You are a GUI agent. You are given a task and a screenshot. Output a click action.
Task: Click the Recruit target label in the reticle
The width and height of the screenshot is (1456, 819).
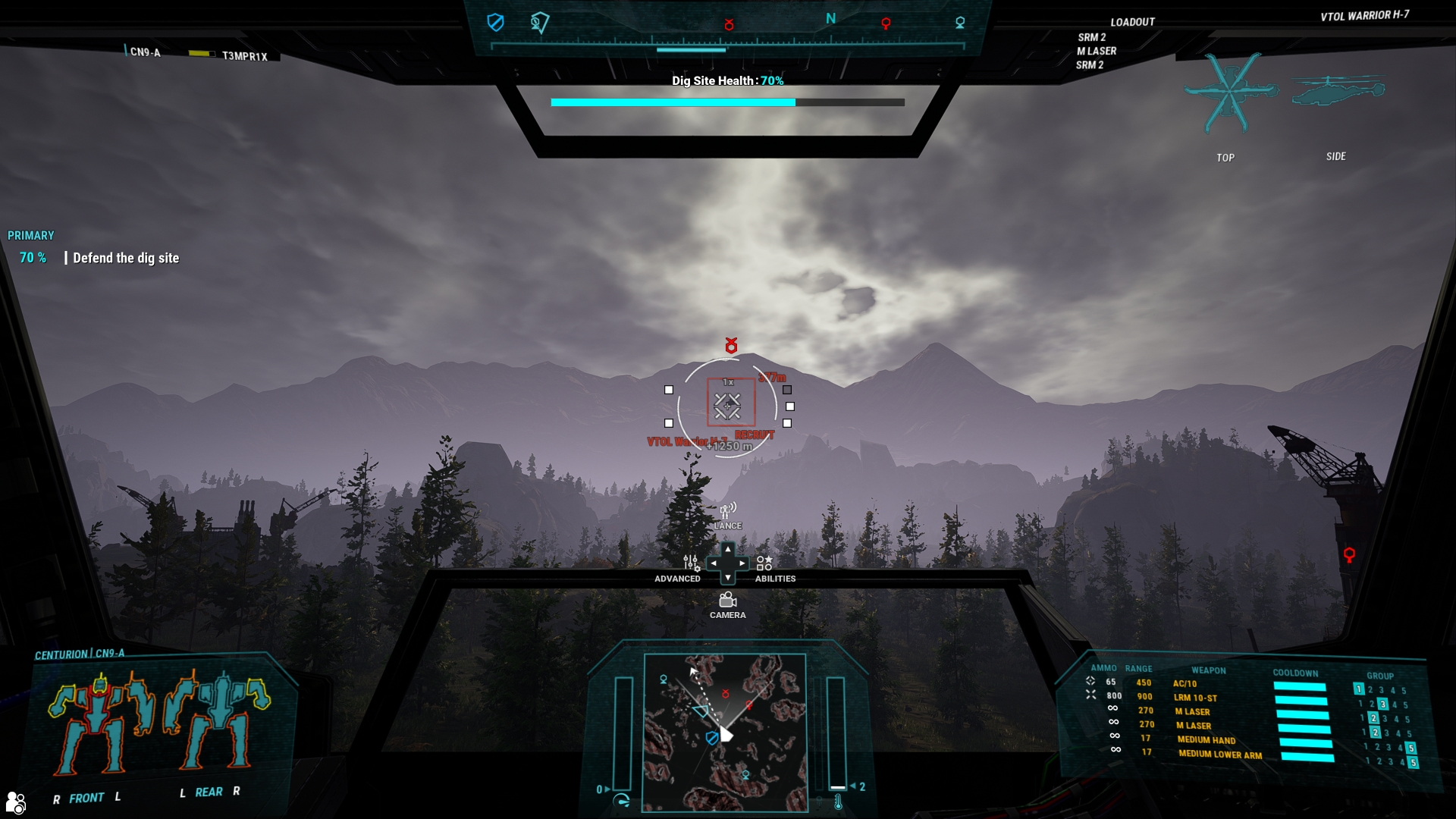753,436
